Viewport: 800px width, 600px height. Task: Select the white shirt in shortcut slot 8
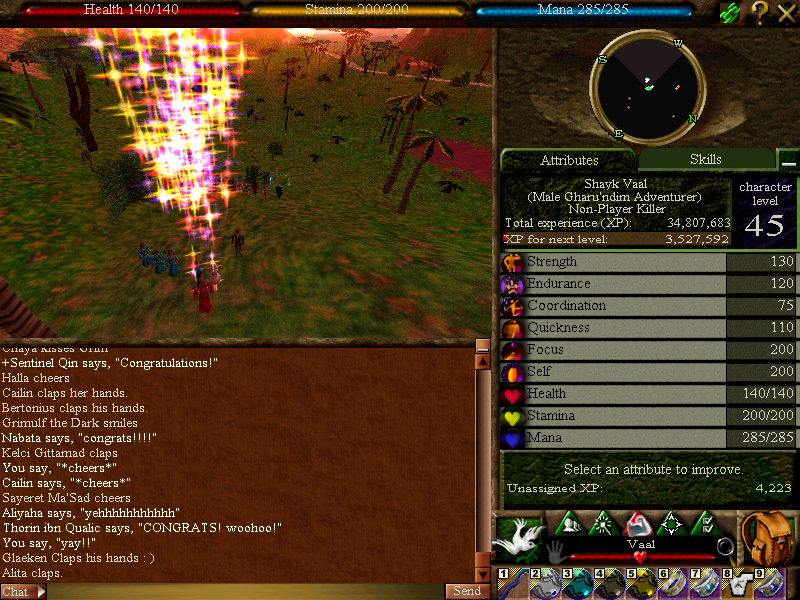[737, 584]
